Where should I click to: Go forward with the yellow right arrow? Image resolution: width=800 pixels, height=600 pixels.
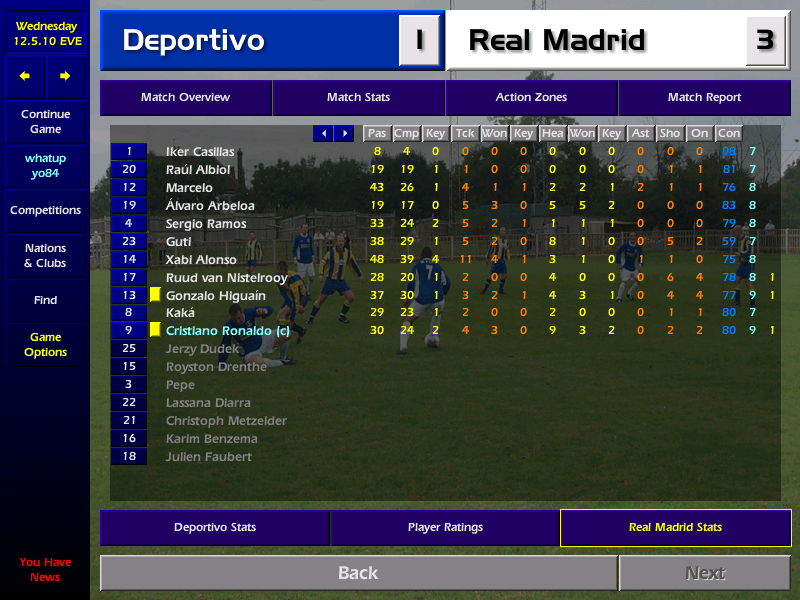(x=65, y=76)
